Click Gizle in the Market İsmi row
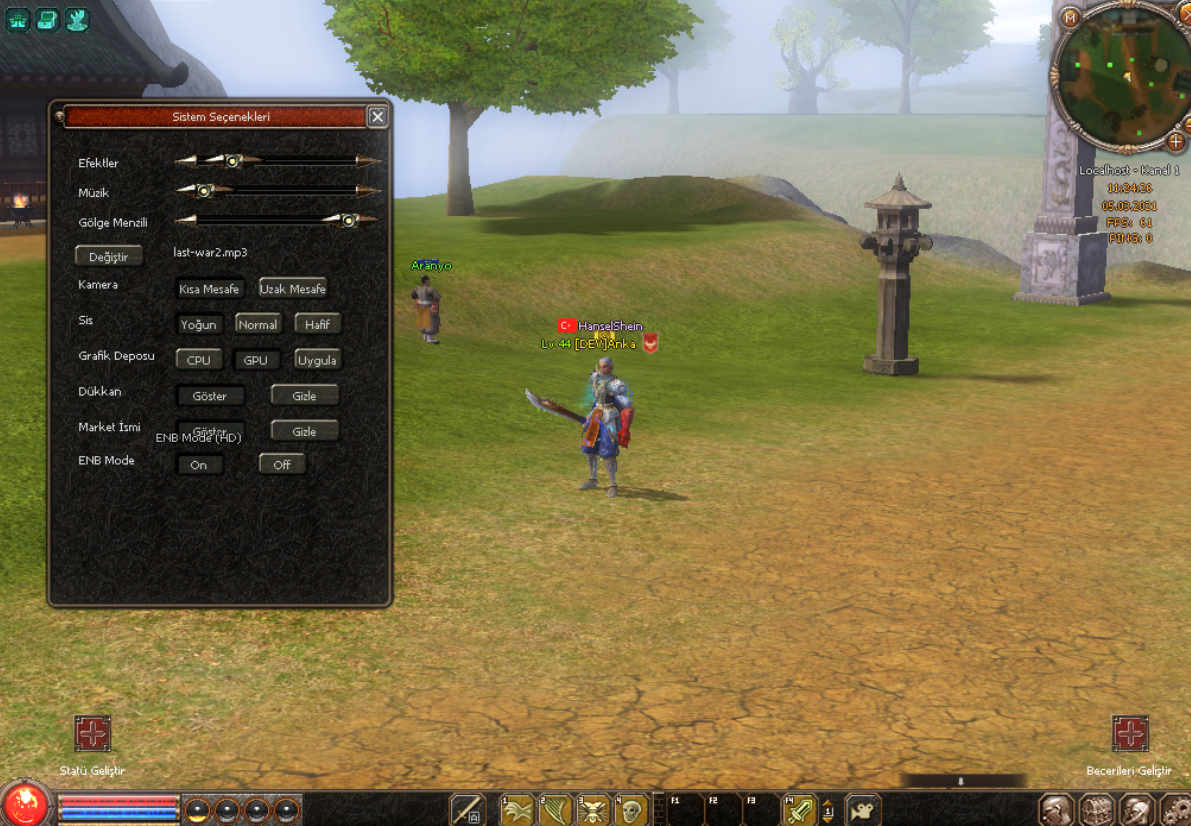The width and height of the screenshot is (1191, 826). point(304,431)
